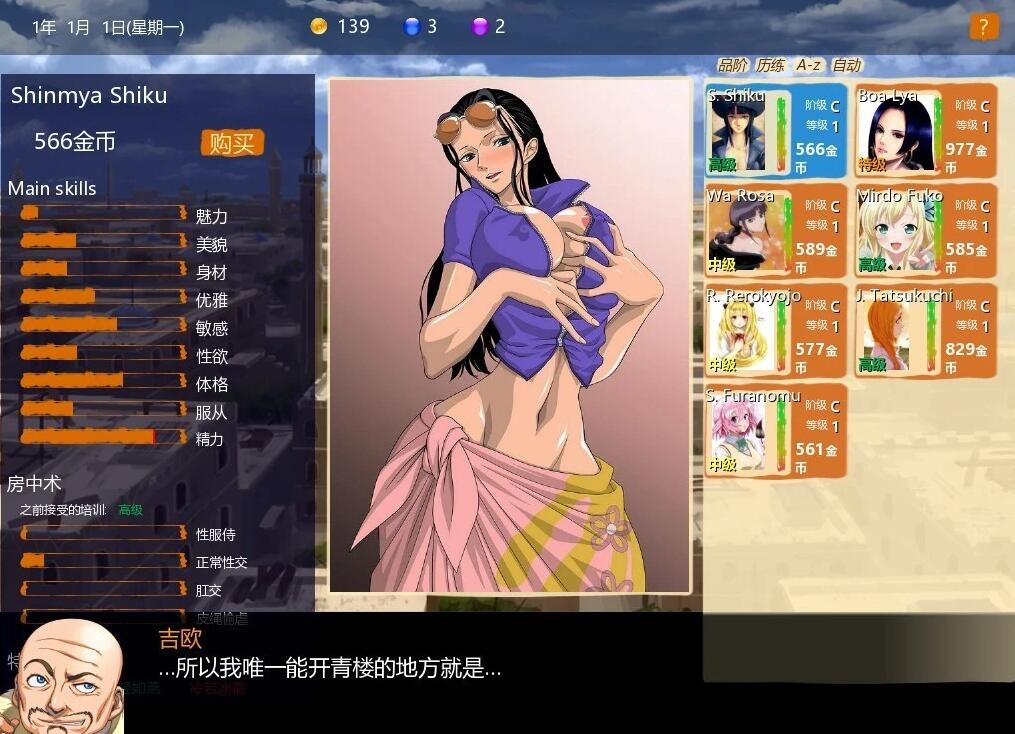This screenshot has width=1015, height=734.
Task: Choose the J. Tatsukuchi character card
Action: pos(925,332)
